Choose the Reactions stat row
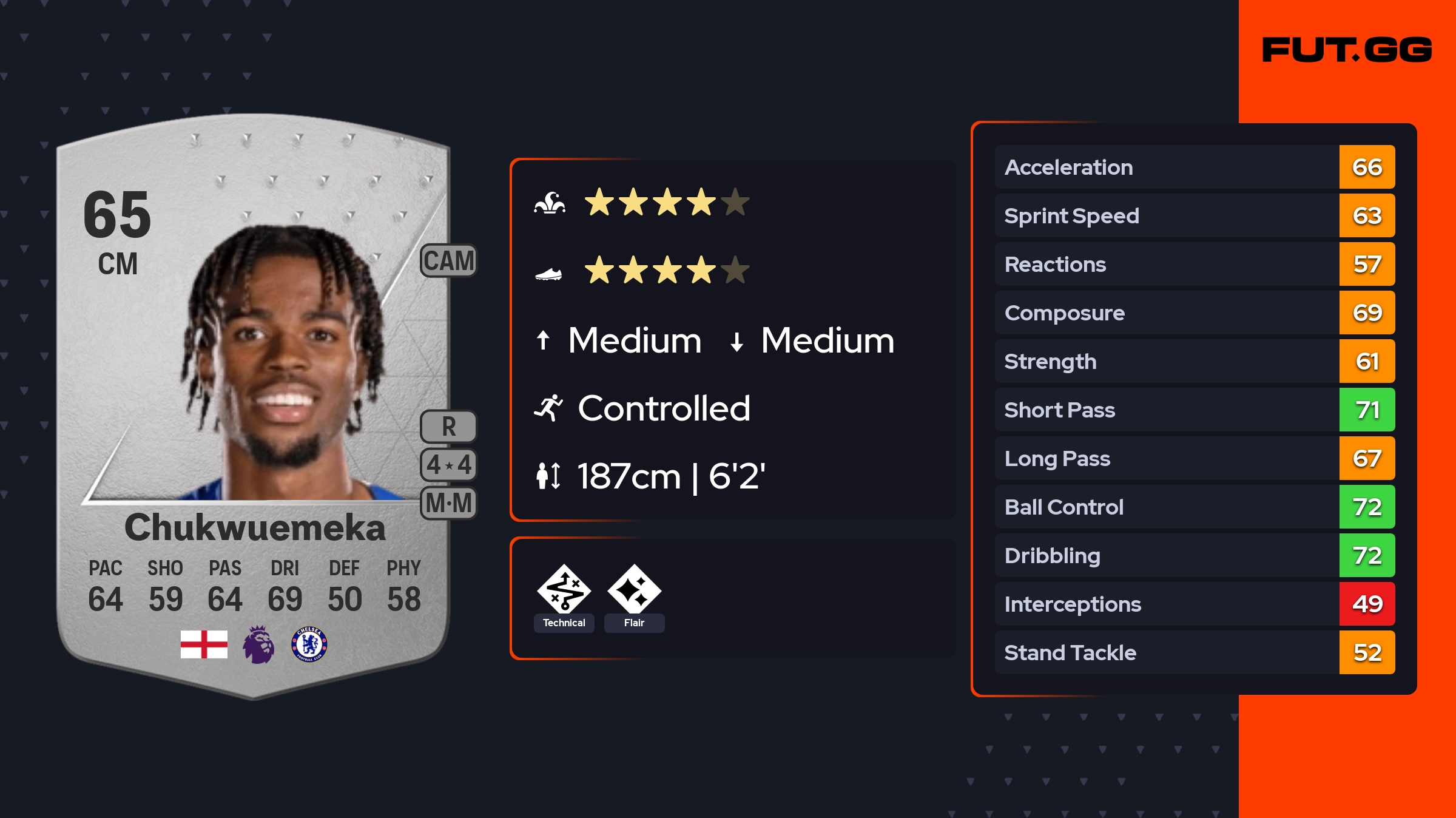Screen dimensions: 1456x818 (1194, 264)
